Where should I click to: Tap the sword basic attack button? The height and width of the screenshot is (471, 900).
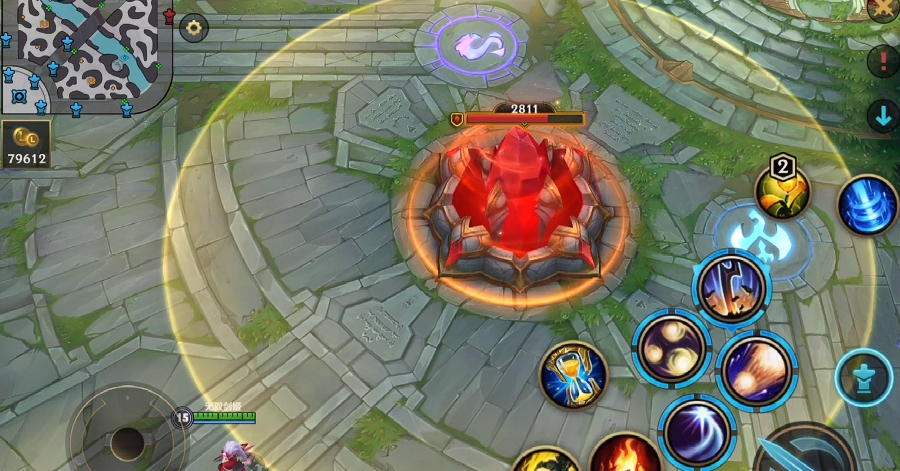805,450
